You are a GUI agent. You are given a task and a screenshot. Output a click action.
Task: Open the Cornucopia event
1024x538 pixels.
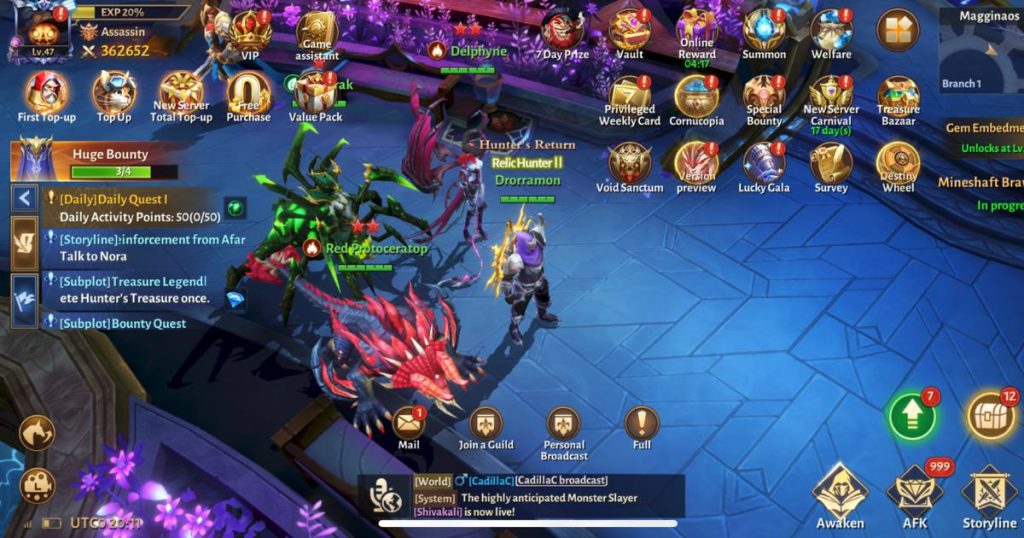click(697, 97)
